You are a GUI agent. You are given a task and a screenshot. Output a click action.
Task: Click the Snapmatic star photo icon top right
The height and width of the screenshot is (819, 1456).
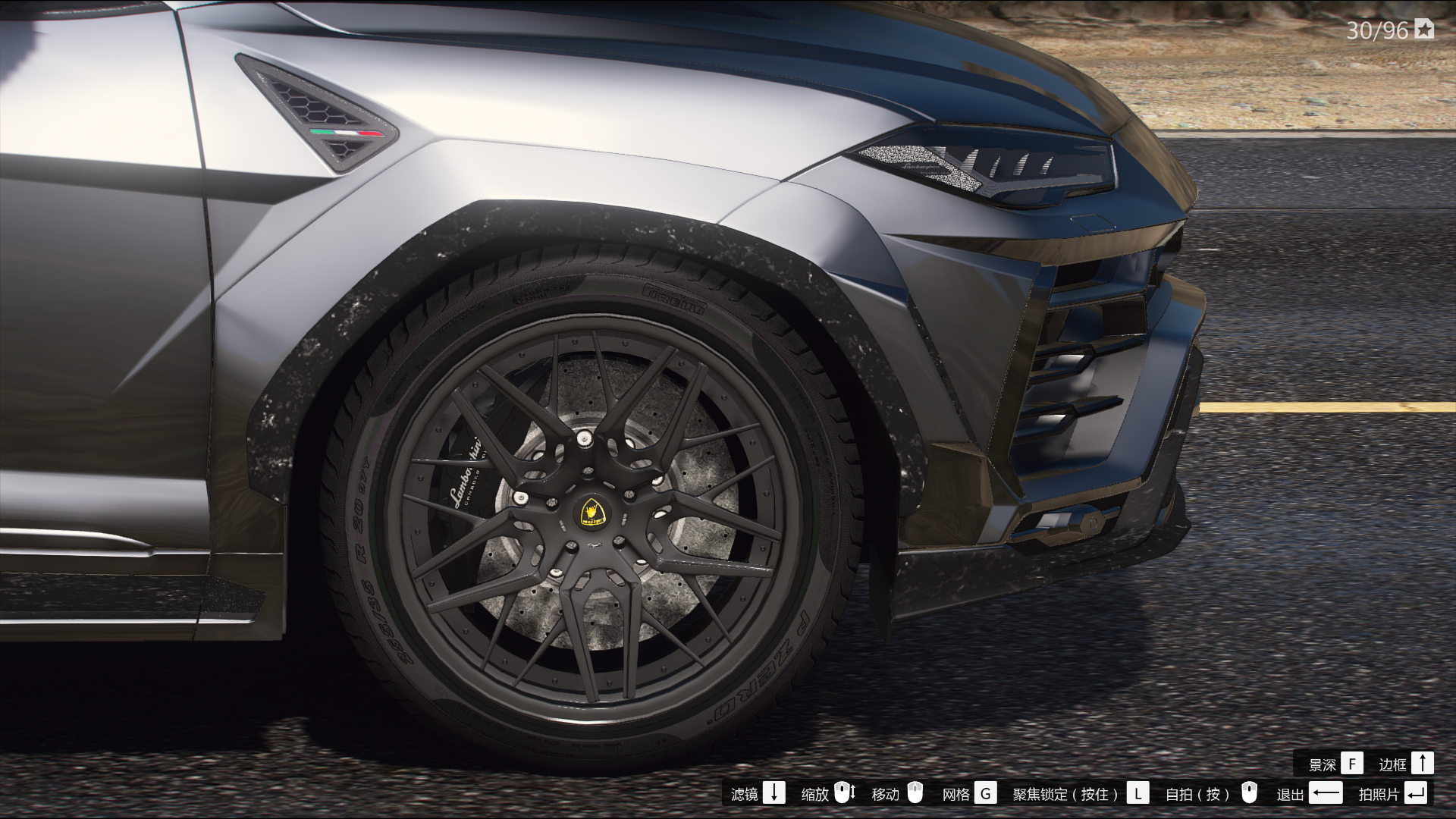coord(1425,30)
